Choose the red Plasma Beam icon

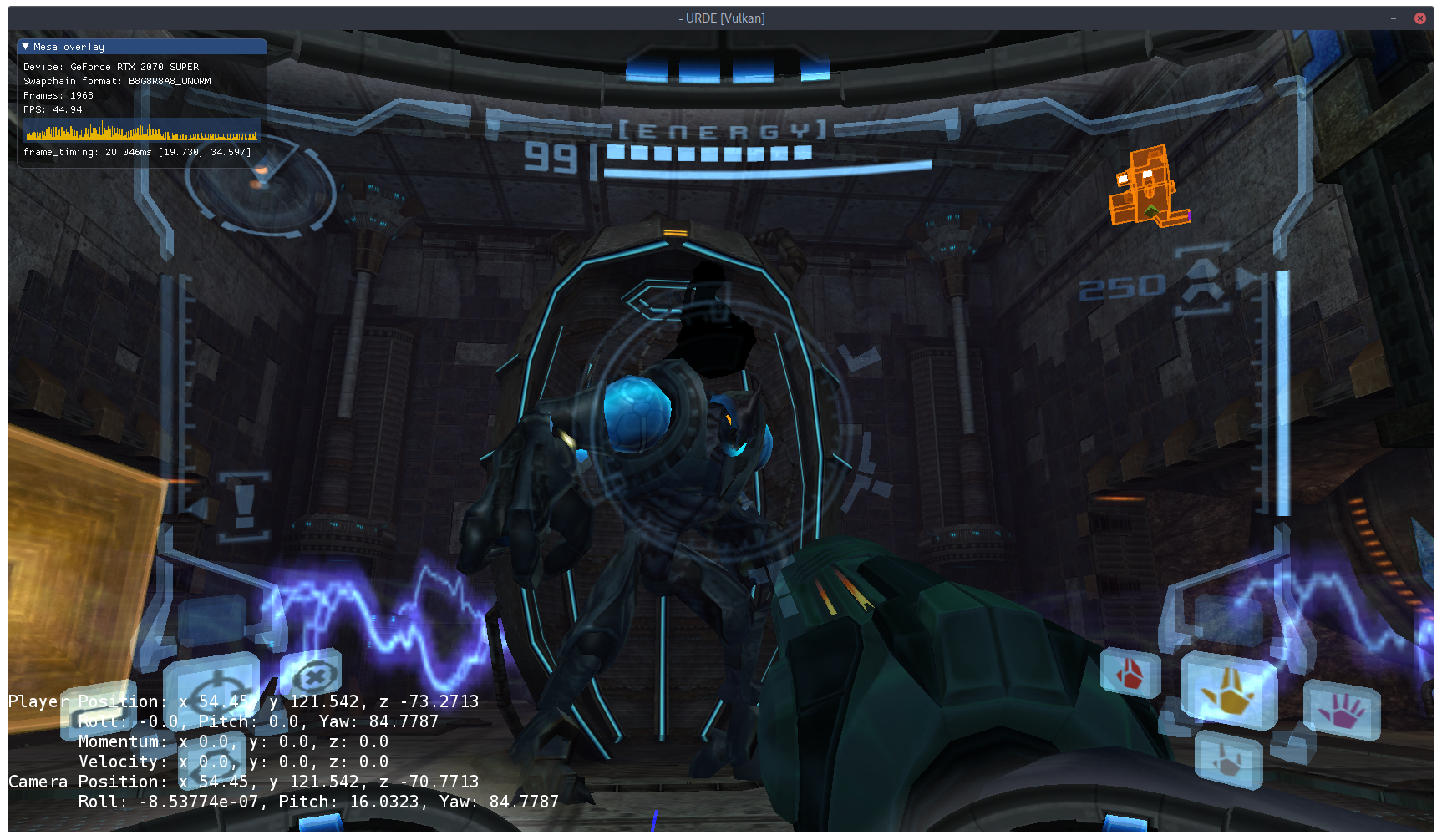click(x=1130, y=673)
